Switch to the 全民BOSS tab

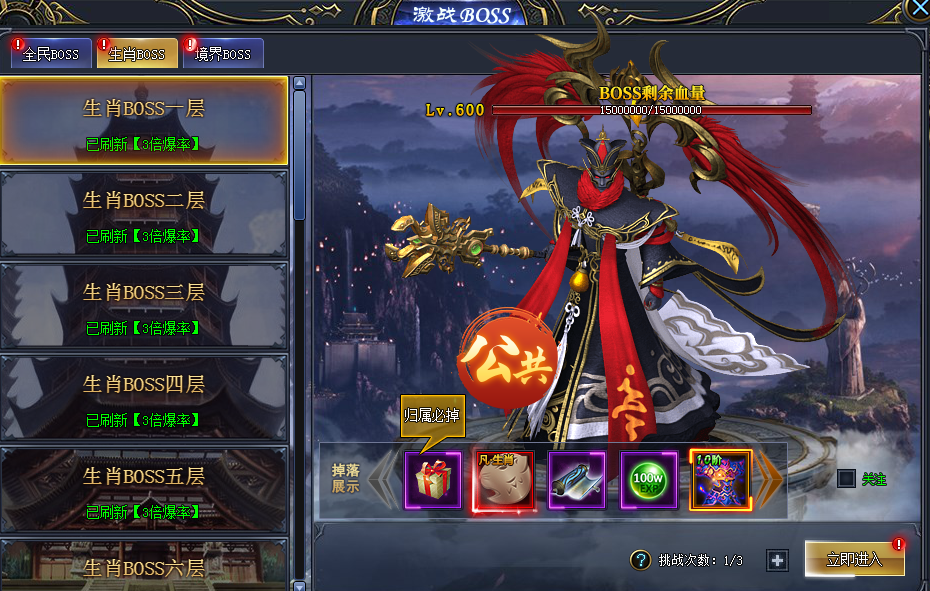[x=51, y=54]
